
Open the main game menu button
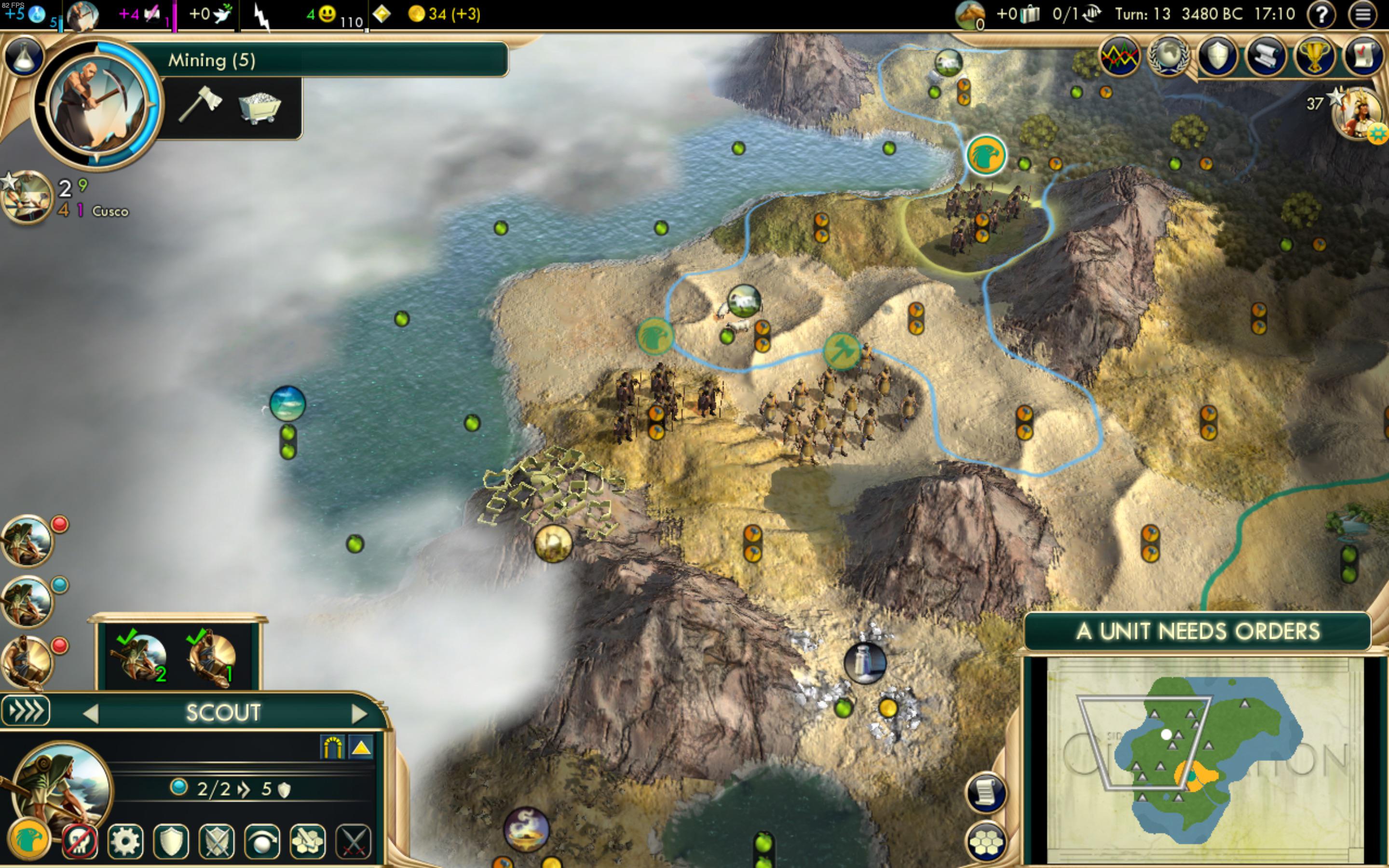1363,14
